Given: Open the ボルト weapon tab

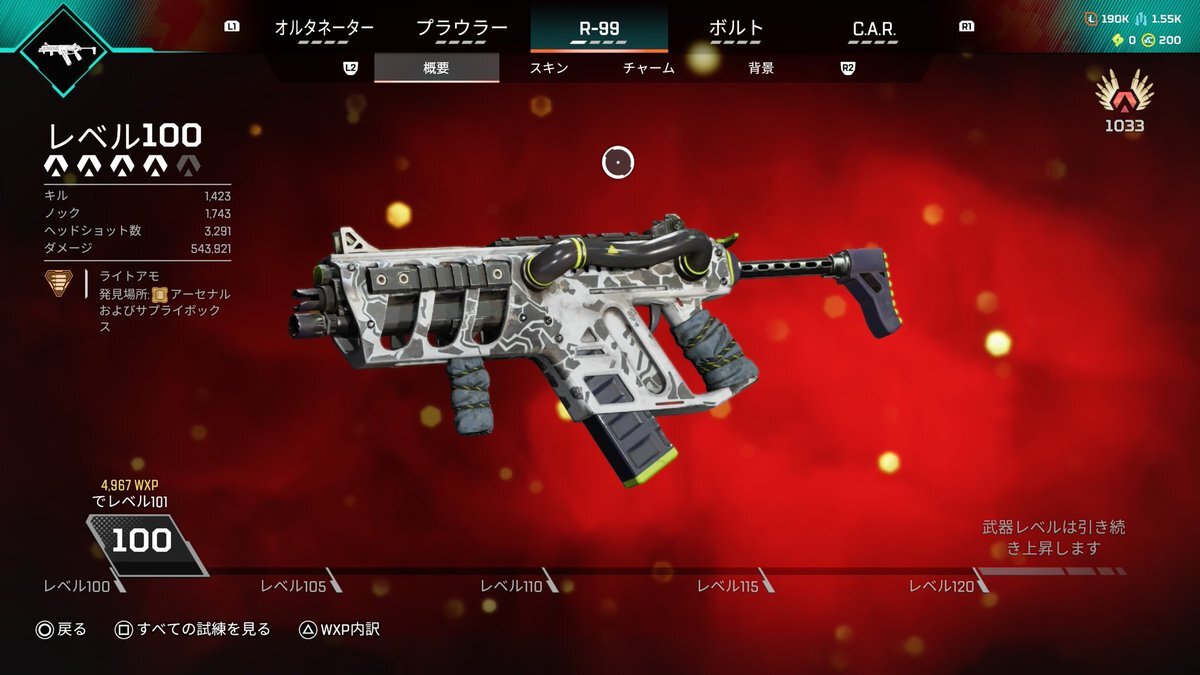Looking at the screenshot, I should coord(736,28).
